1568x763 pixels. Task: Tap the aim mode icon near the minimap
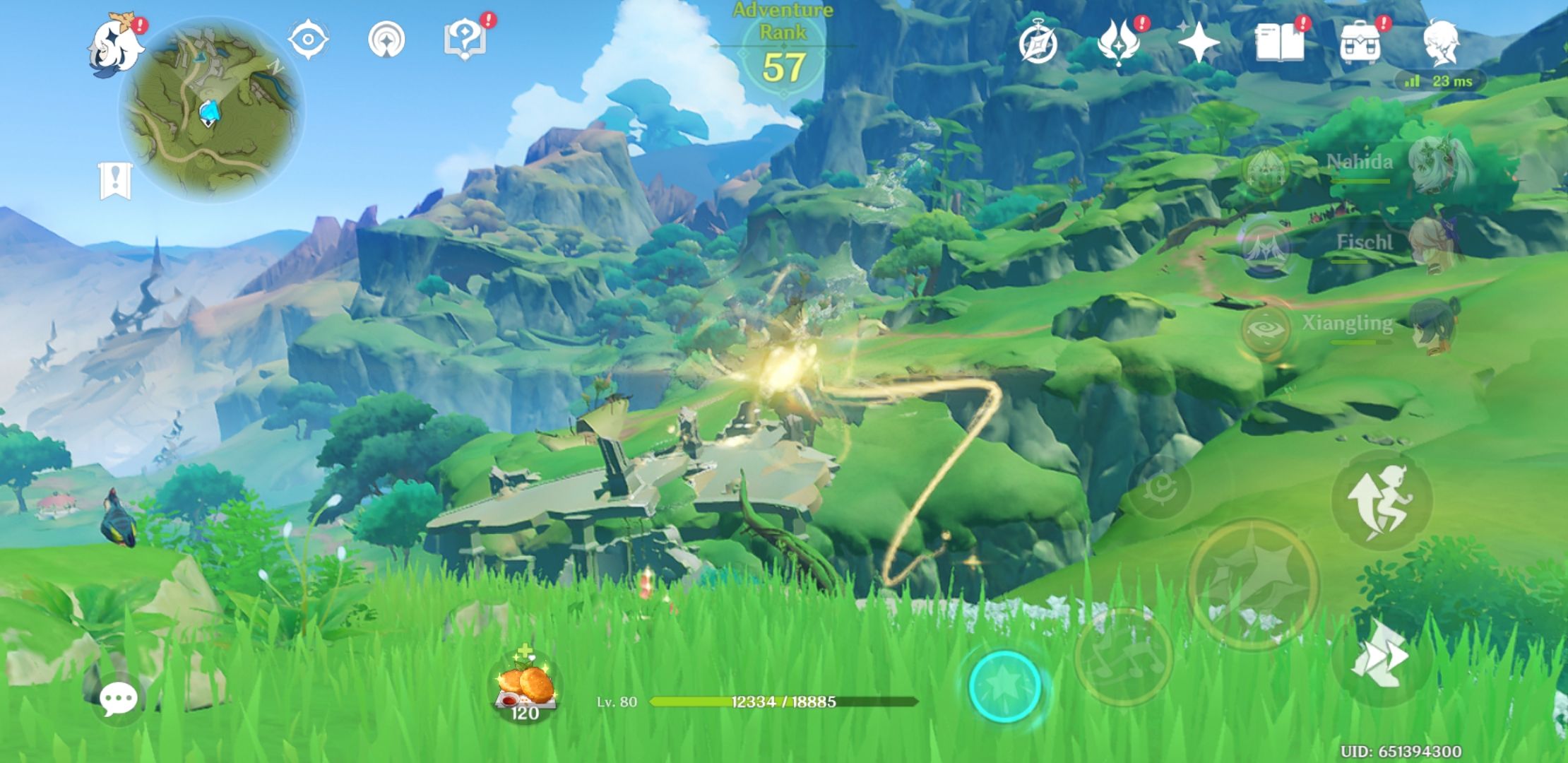(309, 39)
